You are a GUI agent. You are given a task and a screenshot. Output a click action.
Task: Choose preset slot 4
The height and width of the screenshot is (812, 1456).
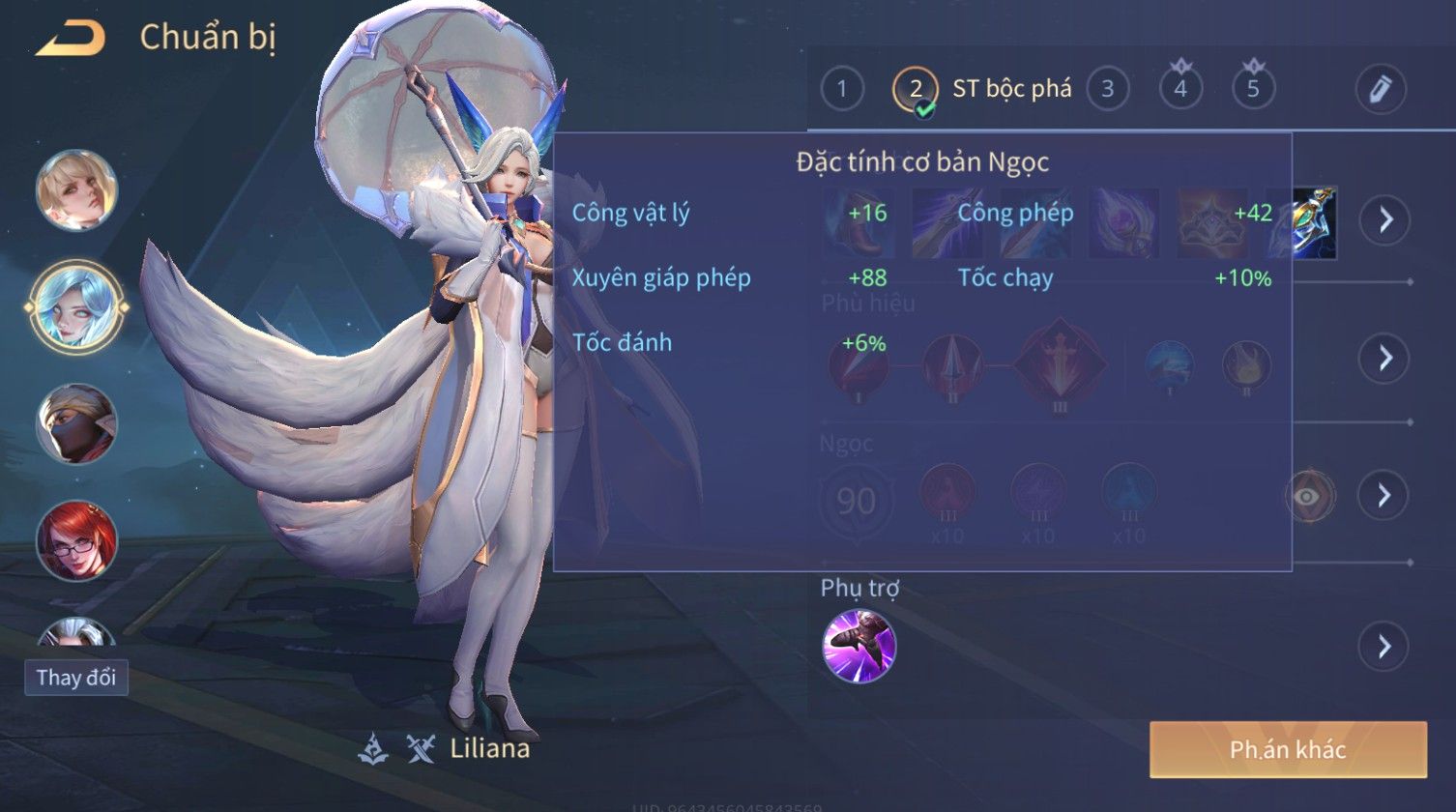tap(1180, 89)
